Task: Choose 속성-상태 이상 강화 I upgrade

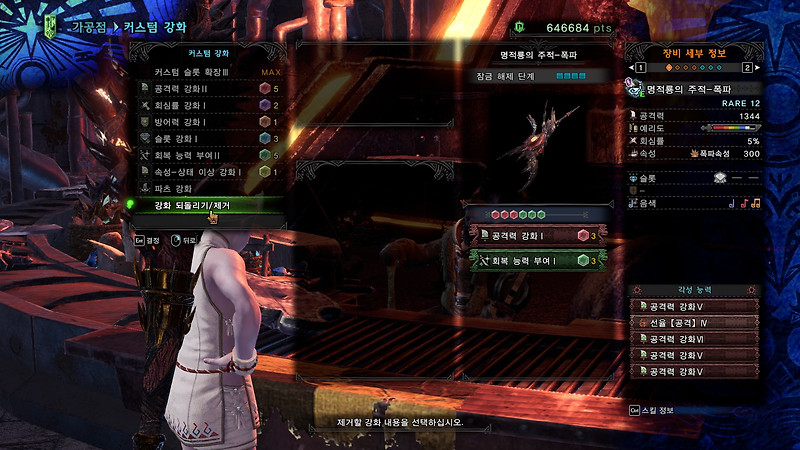Action: pyautogui.click(x=205, y=171)
